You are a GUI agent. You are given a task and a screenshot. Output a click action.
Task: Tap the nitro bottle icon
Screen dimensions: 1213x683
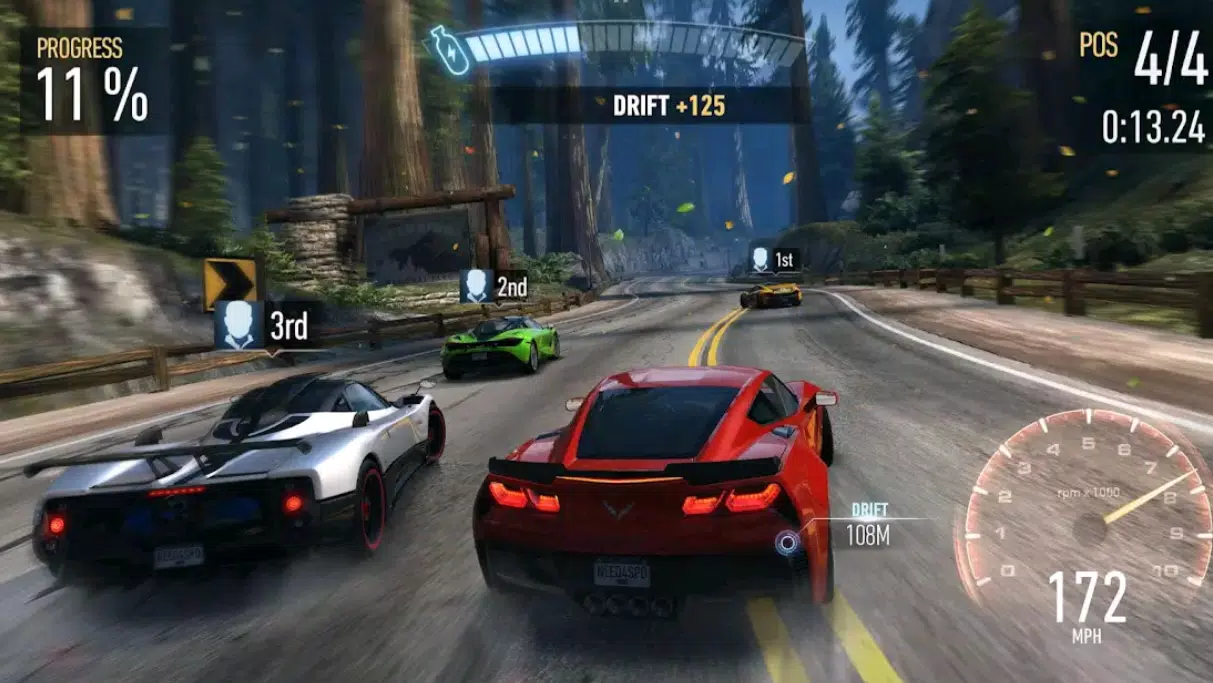coord(441,46)
